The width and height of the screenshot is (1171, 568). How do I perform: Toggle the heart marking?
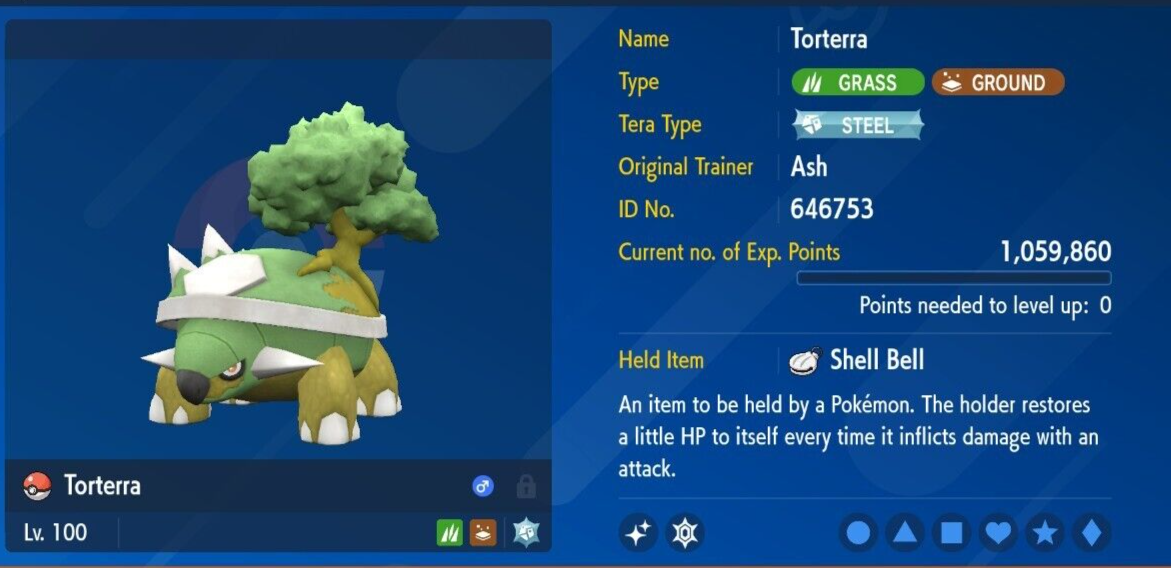[998, 533]
